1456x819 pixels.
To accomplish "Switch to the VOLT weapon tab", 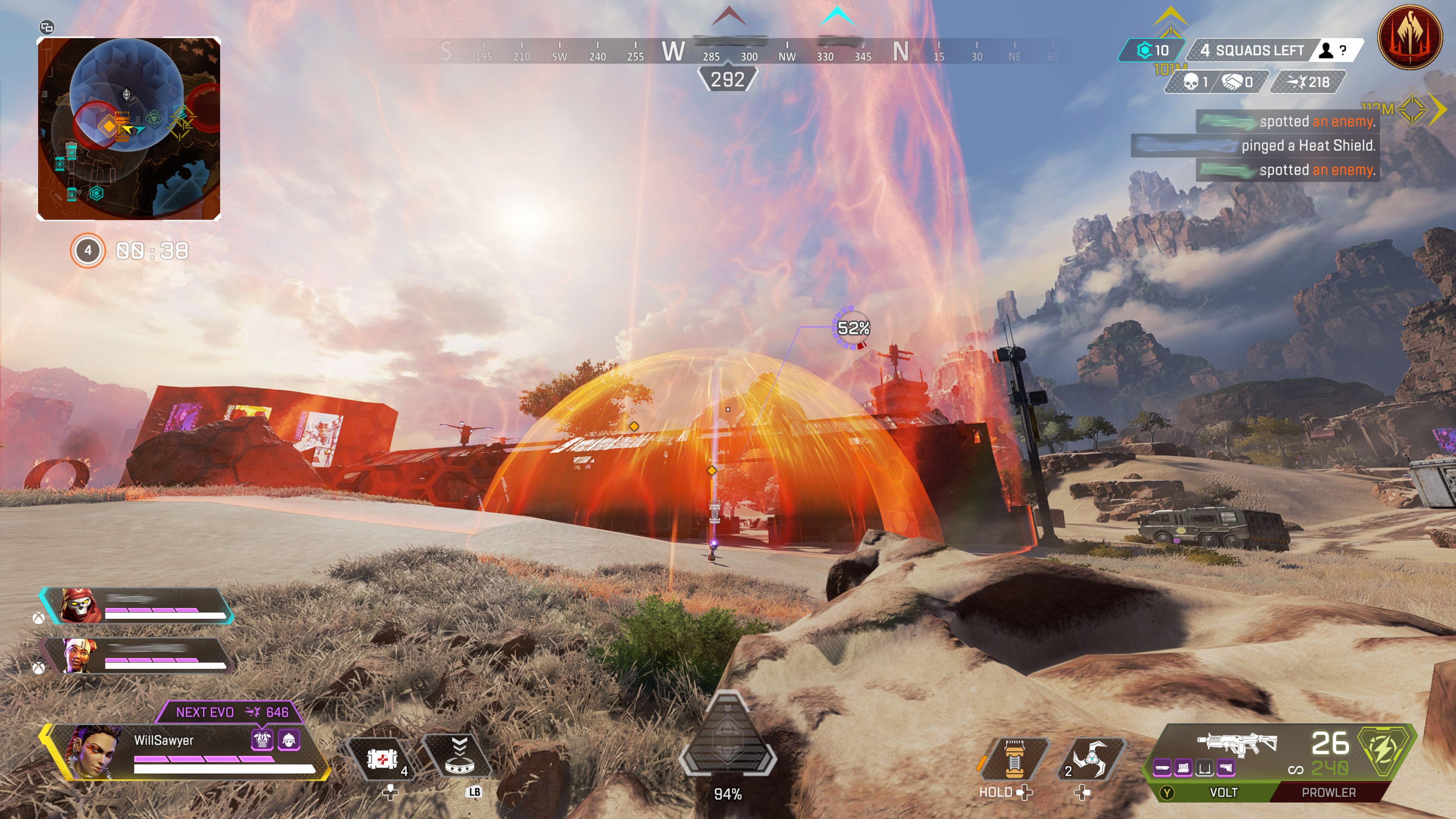I will click(x=1224, y=792).
